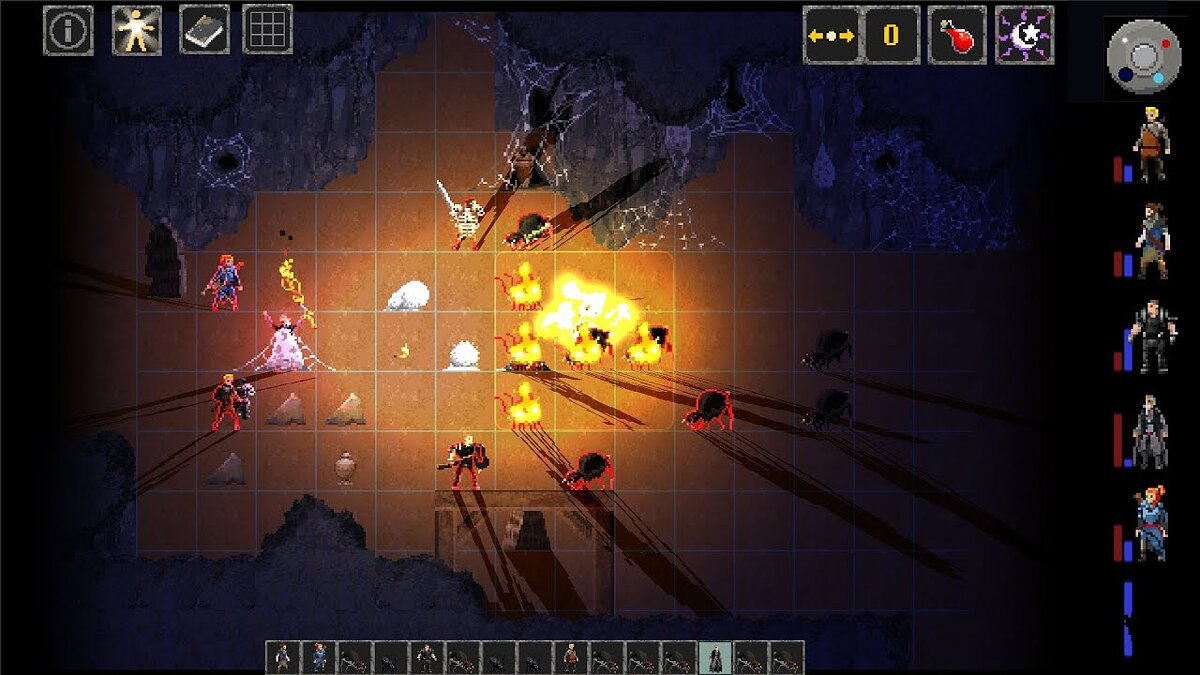Open the spellbook journal icon
This screenshot has width=1200, height=675.
point(204,30)
